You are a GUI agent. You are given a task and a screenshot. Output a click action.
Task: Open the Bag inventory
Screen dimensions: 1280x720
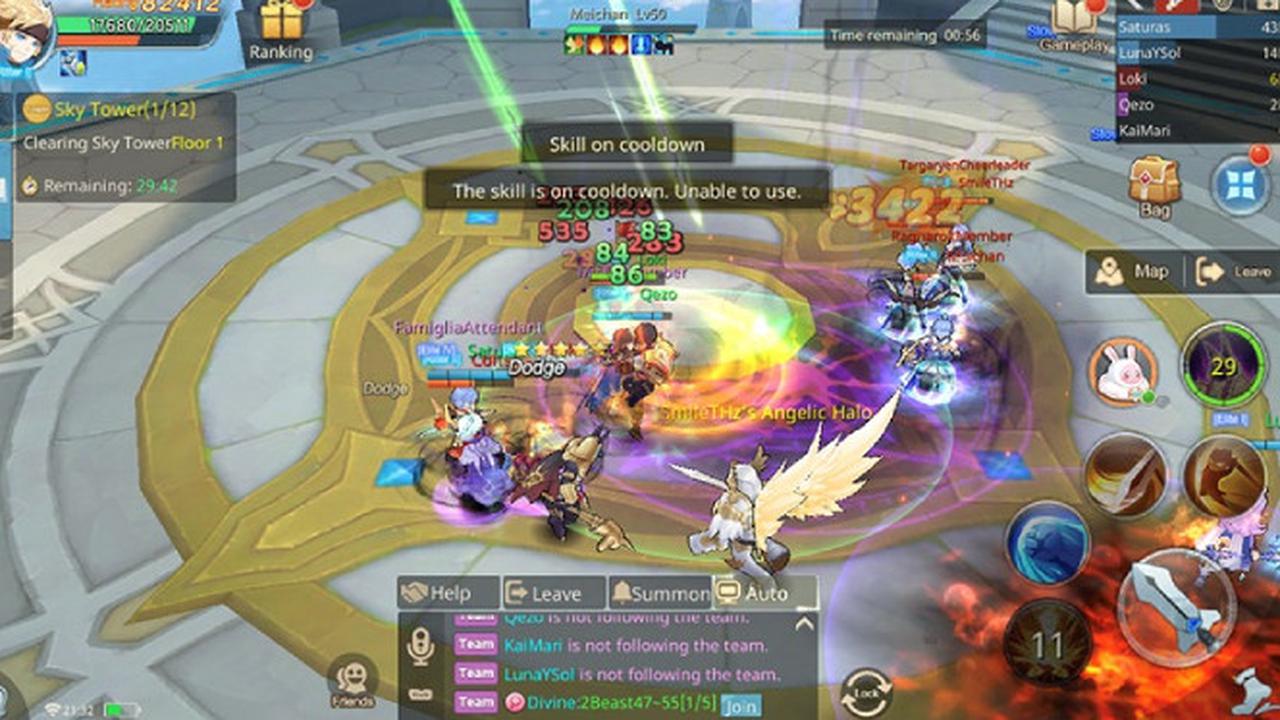(1154, 186)
